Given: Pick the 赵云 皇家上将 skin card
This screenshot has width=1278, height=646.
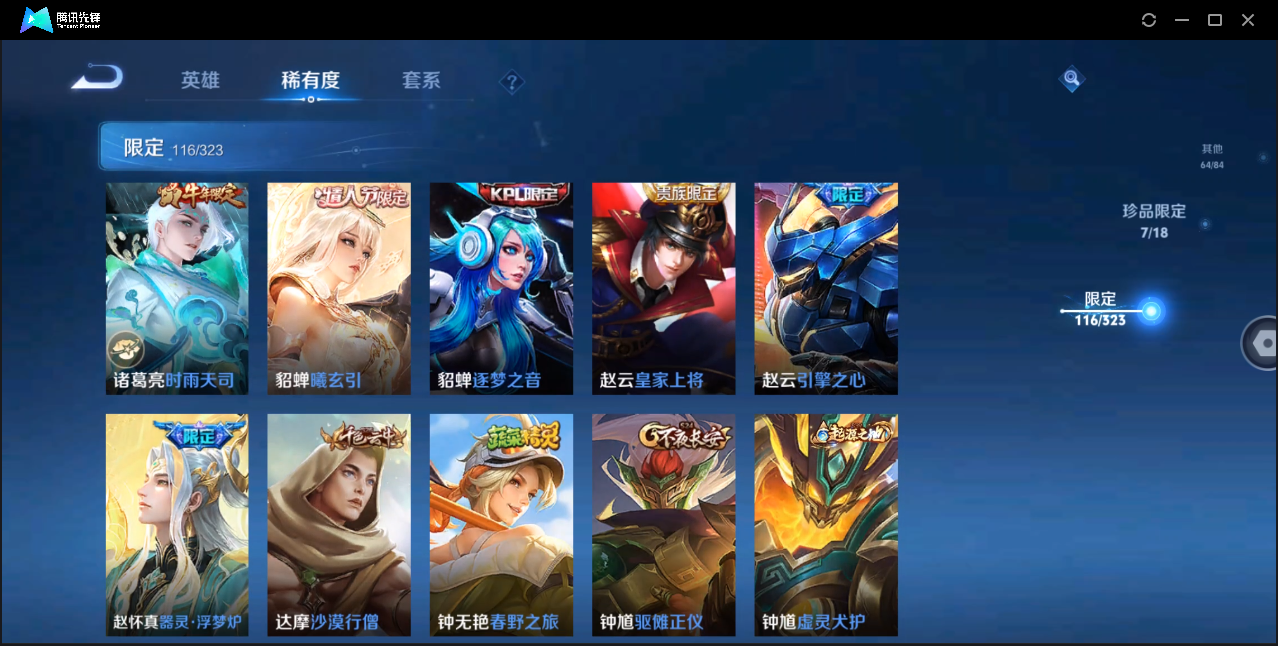Looking at the screenshot, I should (x=663, y=288).
